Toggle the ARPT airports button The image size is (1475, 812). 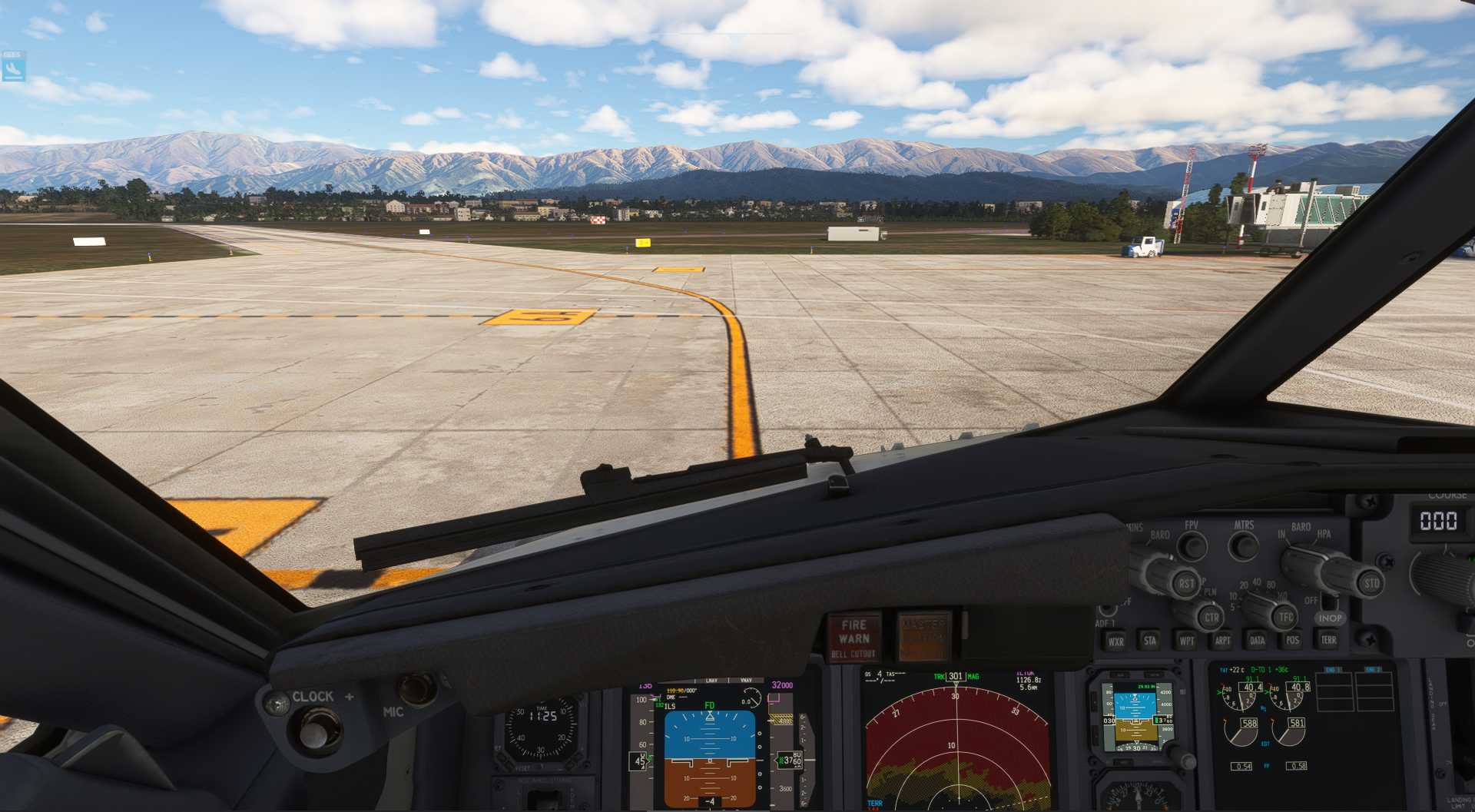pyautogui.click(x=1222, y=641)
